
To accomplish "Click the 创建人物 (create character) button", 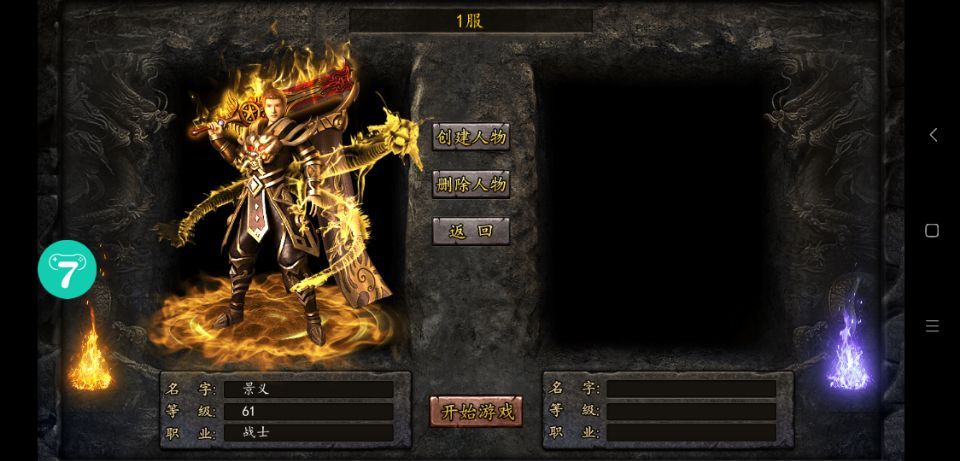I will click(x=471, y=137).
